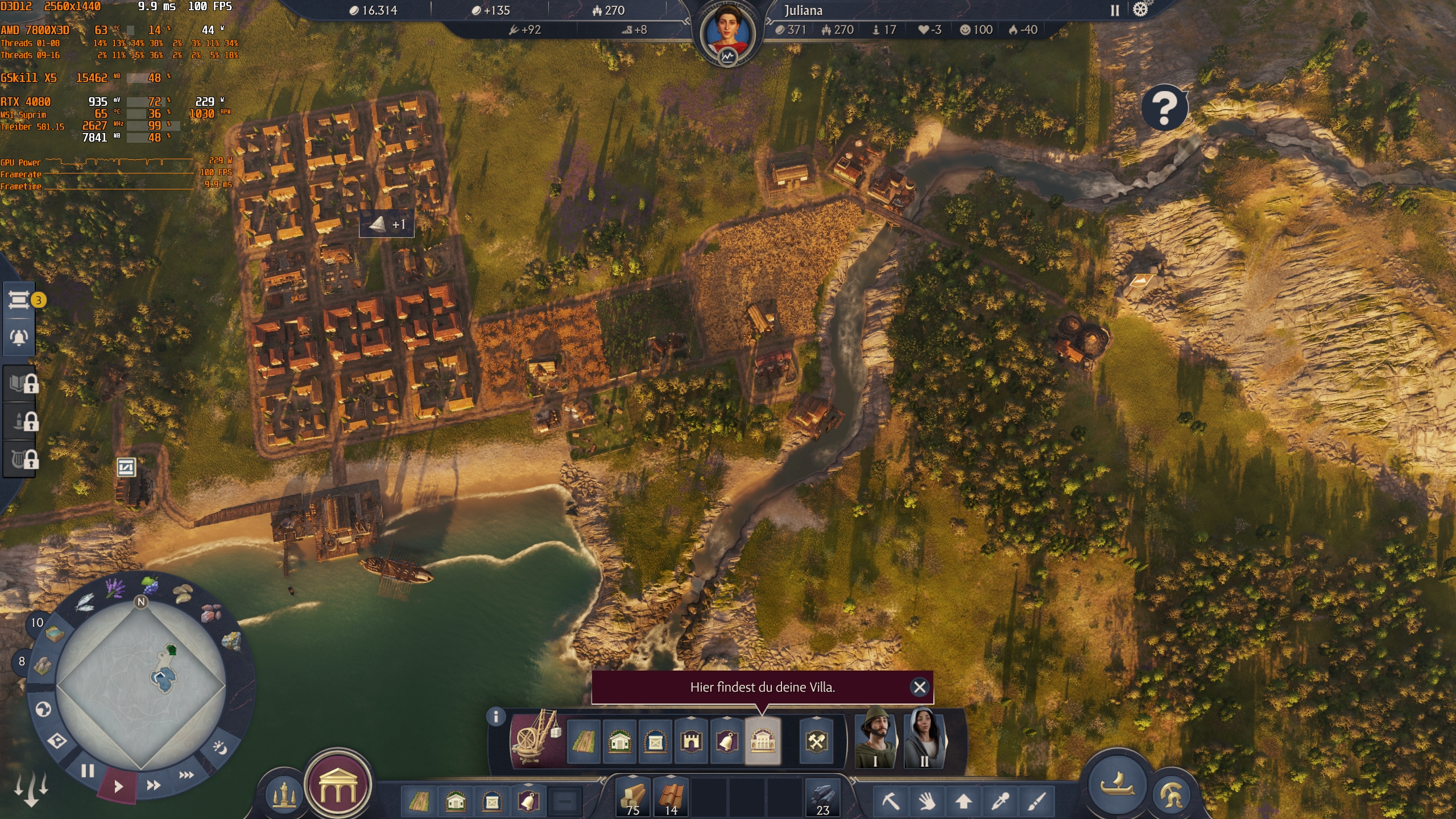
Task: Select the highlighted villa building icon
Action: [x=762, y=741]
